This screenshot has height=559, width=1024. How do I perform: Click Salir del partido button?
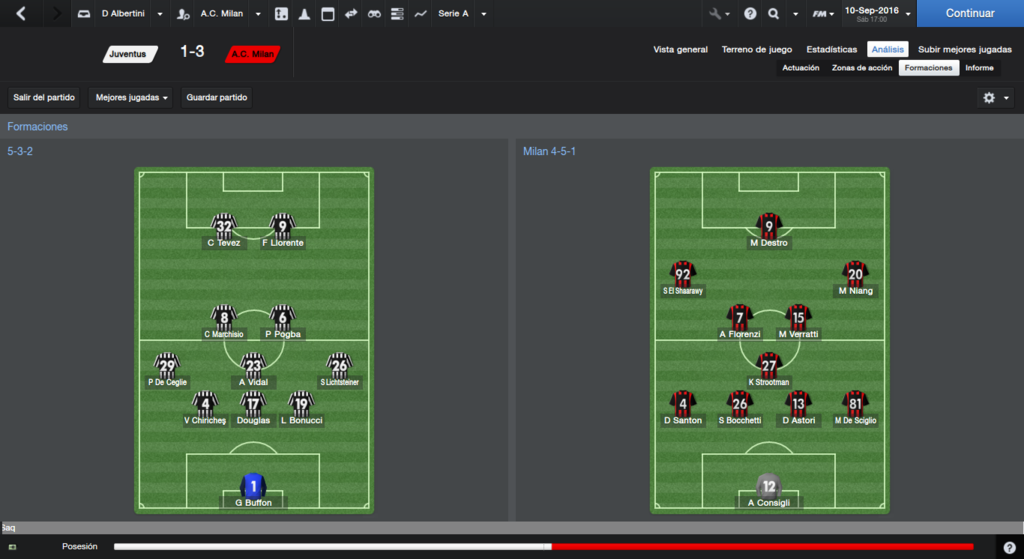pyautogui.click(x=44, y=97)
